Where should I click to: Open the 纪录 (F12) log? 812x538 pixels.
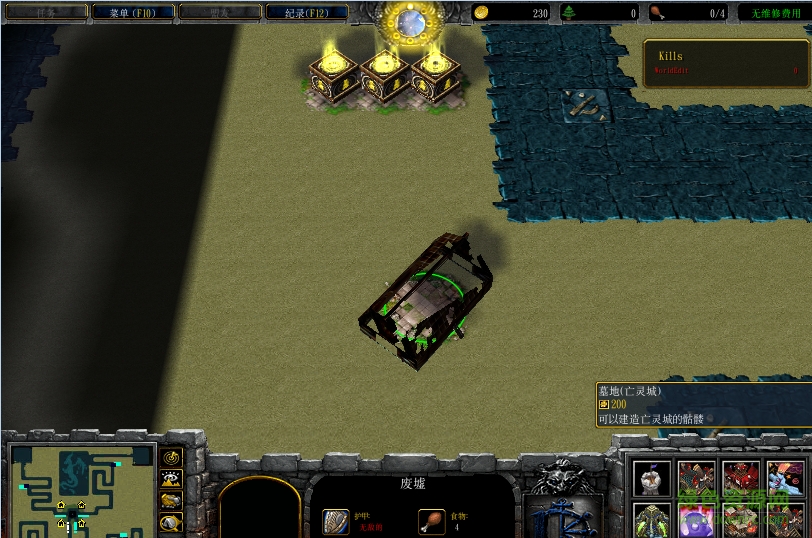point(307,13)
